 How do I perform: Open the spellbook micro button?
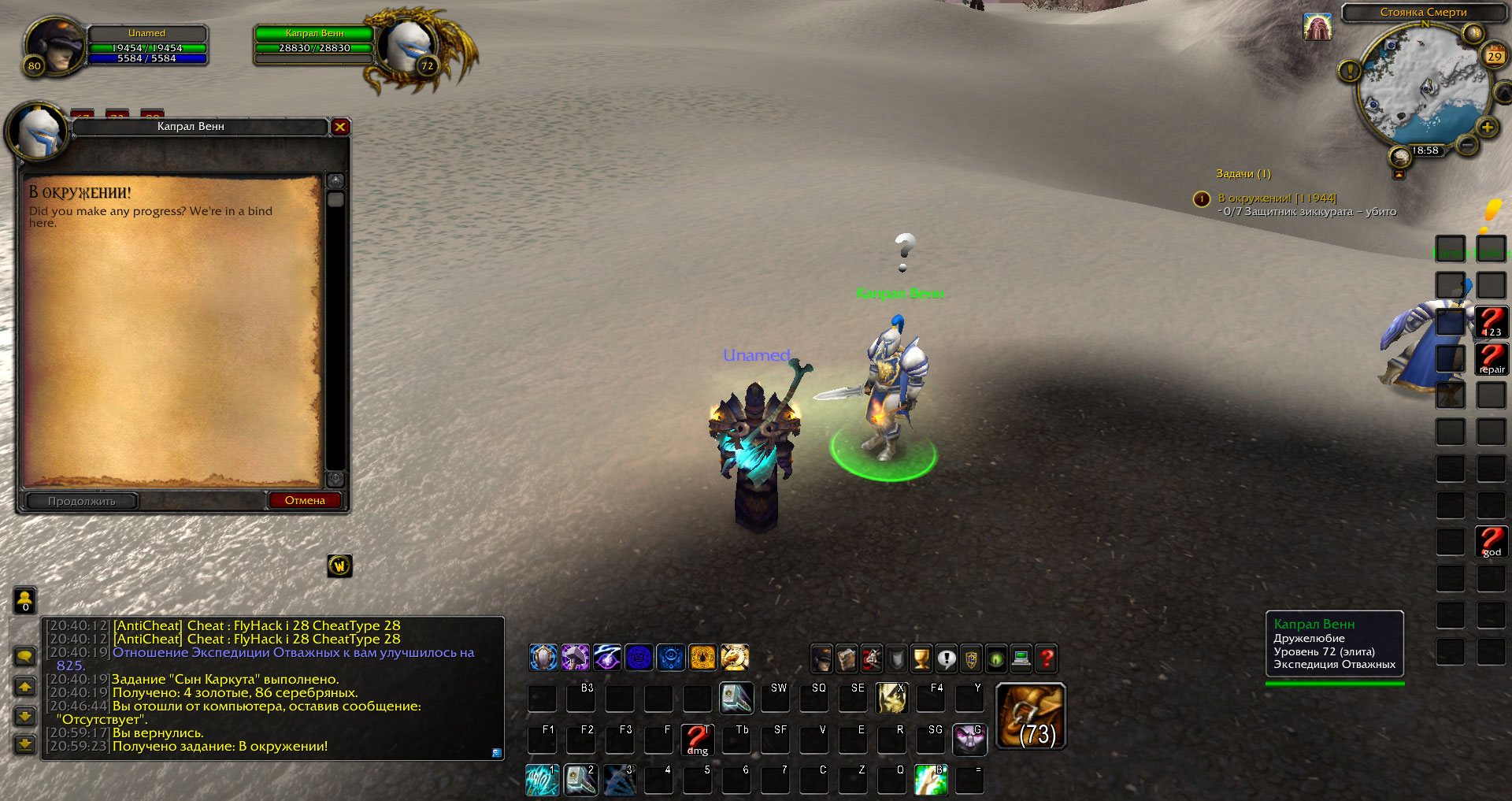[x=847, y=658]
